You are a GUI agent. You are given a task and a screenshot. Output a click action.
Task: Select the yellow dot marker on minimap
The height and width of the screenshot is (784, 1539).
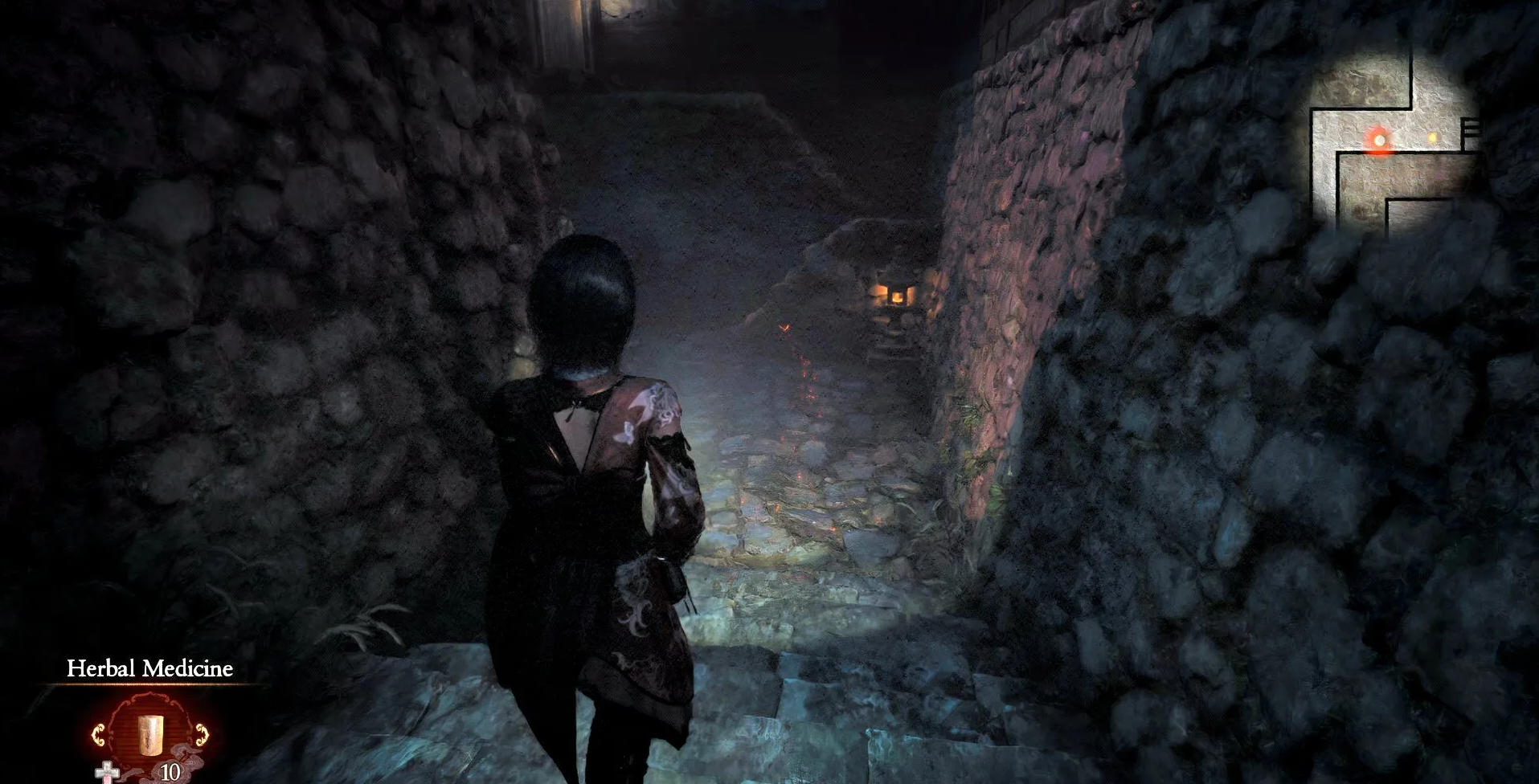coord(1432,138)
